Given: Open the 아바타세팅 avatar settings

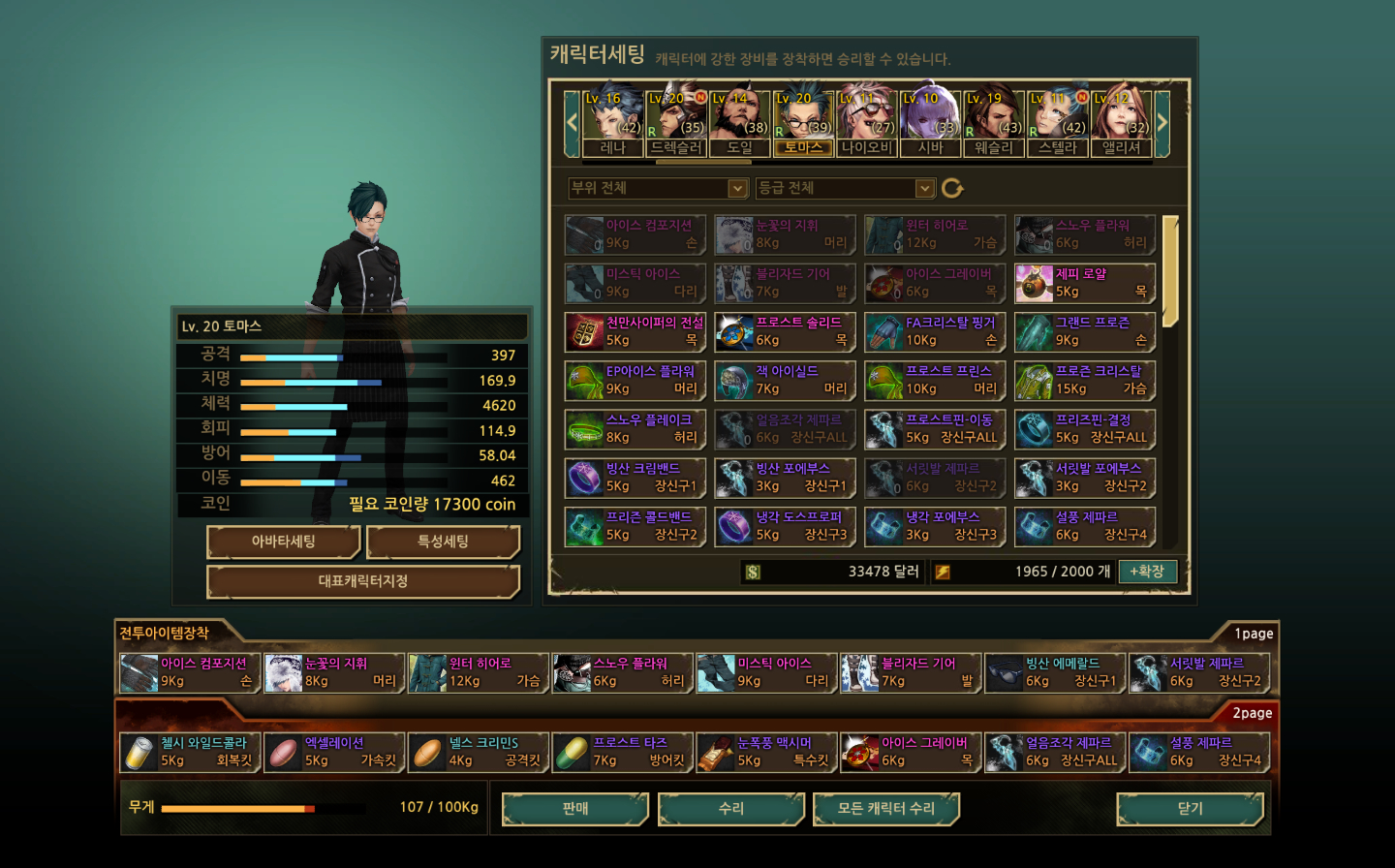Looking at the screenshot, I should (x=283, y=542).
